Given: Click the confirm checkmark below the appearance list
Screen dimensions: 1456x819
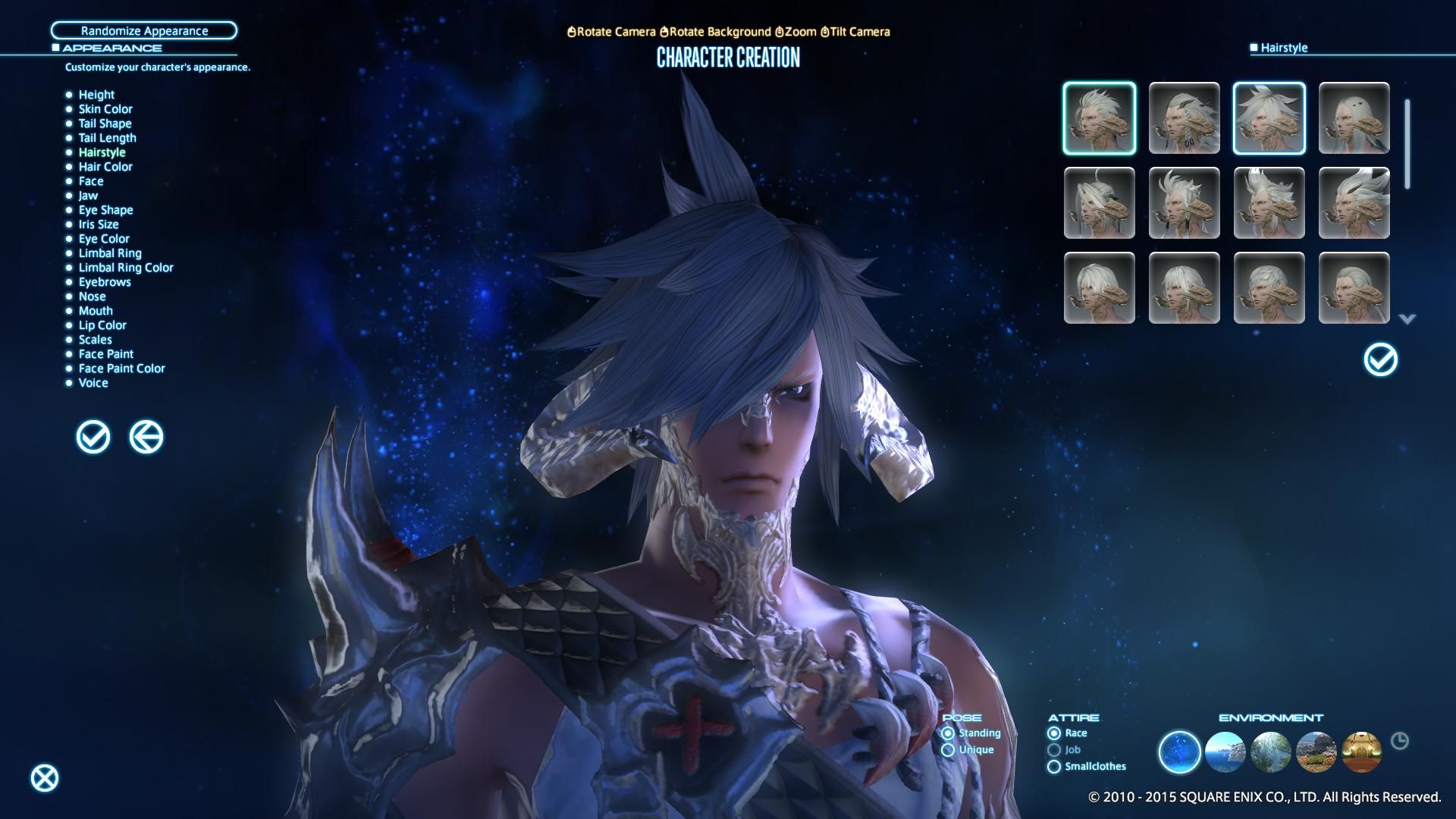Looking at the screenshot, I should coord(93,437).
